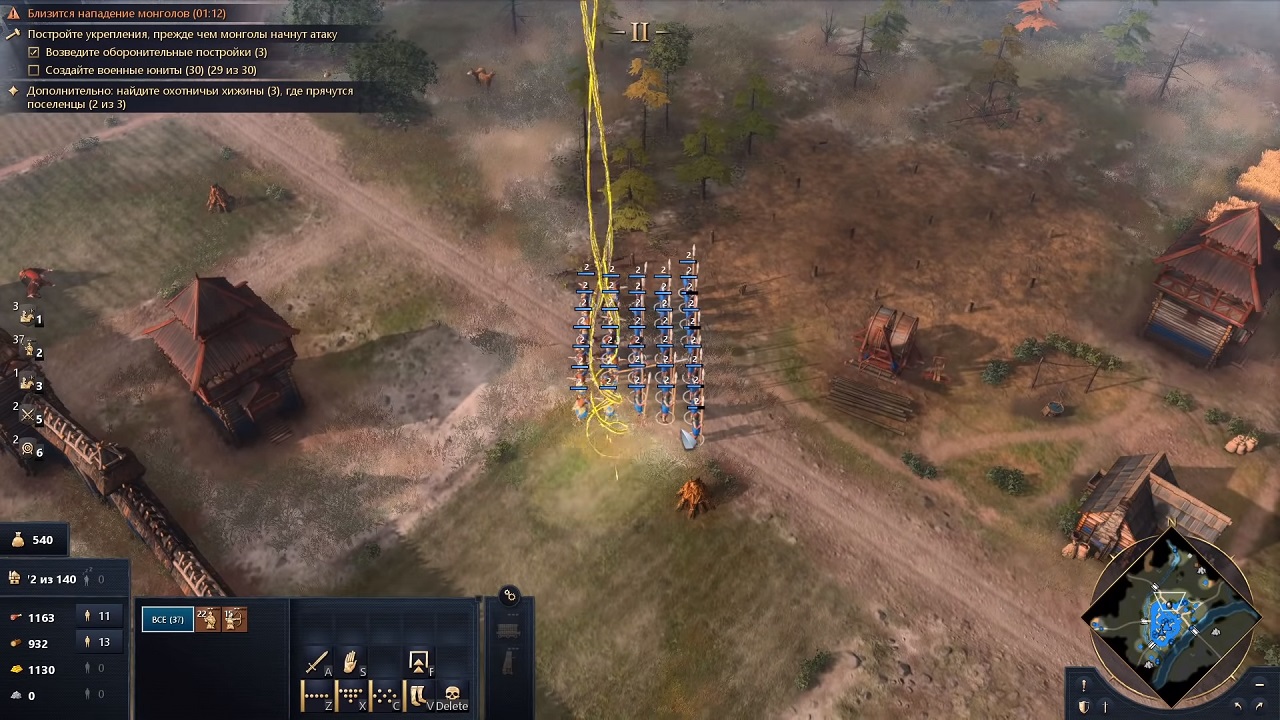Screen dimensions: 1280x720
Task: Choose the wedge formation button
Action: point(350,694)
